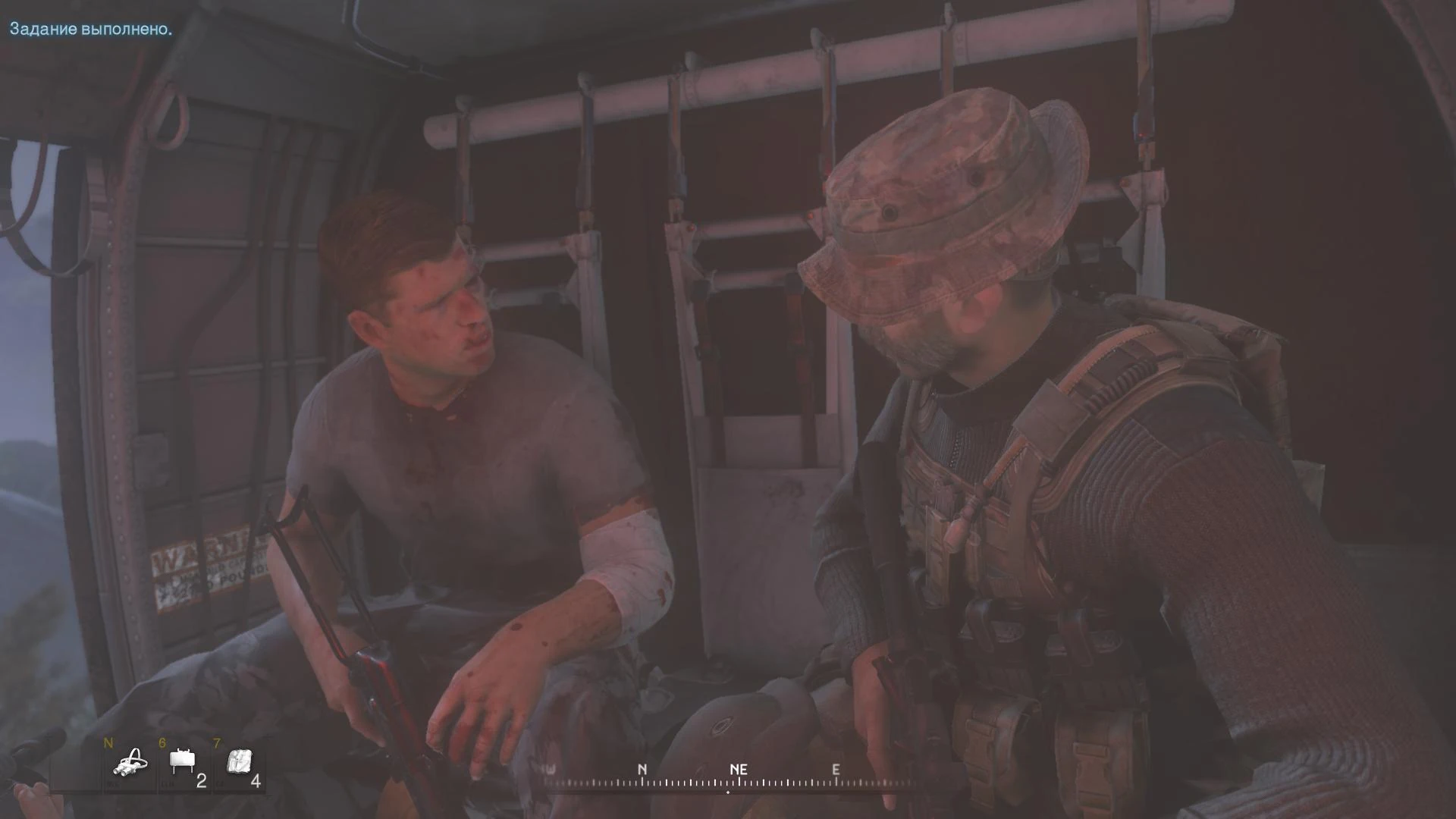1456x819 pixels.
Task: Select the claymore equipment icon
Action: click(182, 761)
